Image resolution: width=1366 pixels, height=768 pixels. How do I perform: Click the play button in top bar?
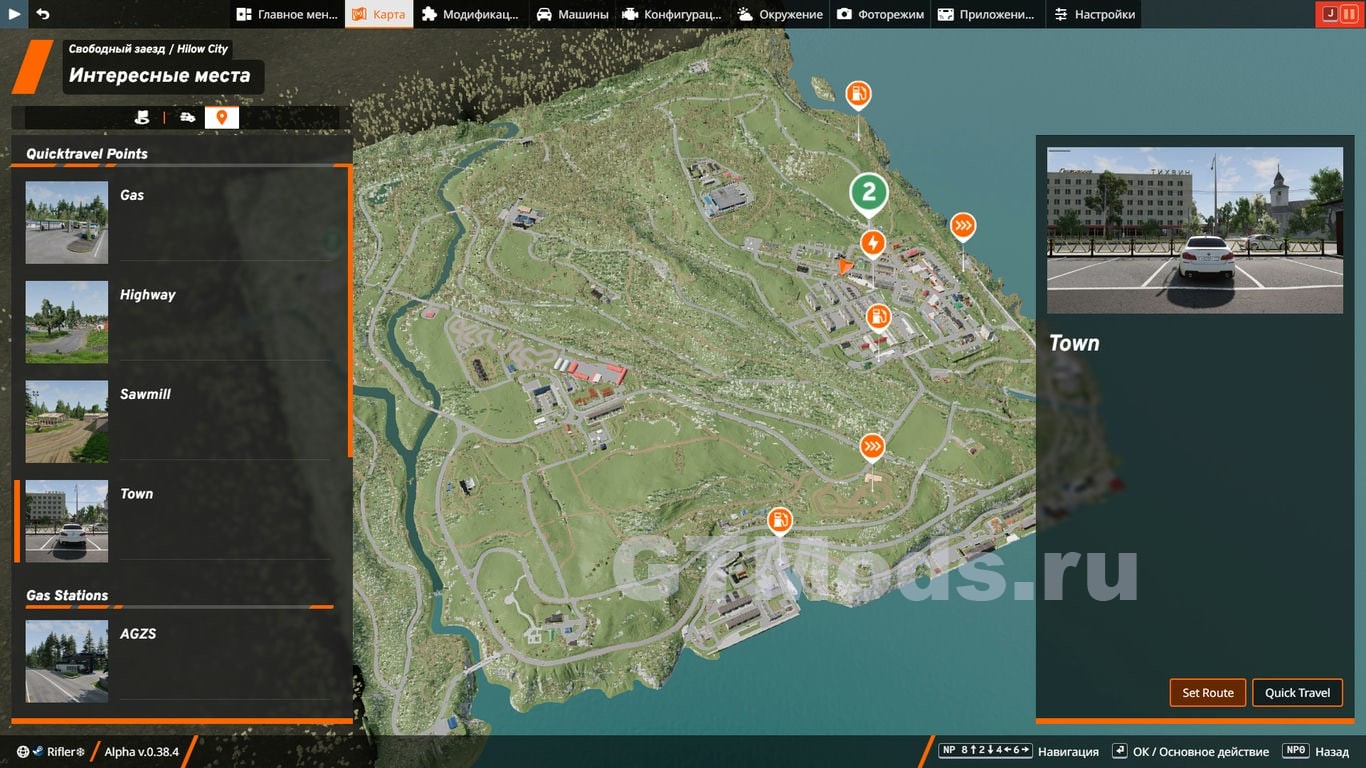point(15,14)
